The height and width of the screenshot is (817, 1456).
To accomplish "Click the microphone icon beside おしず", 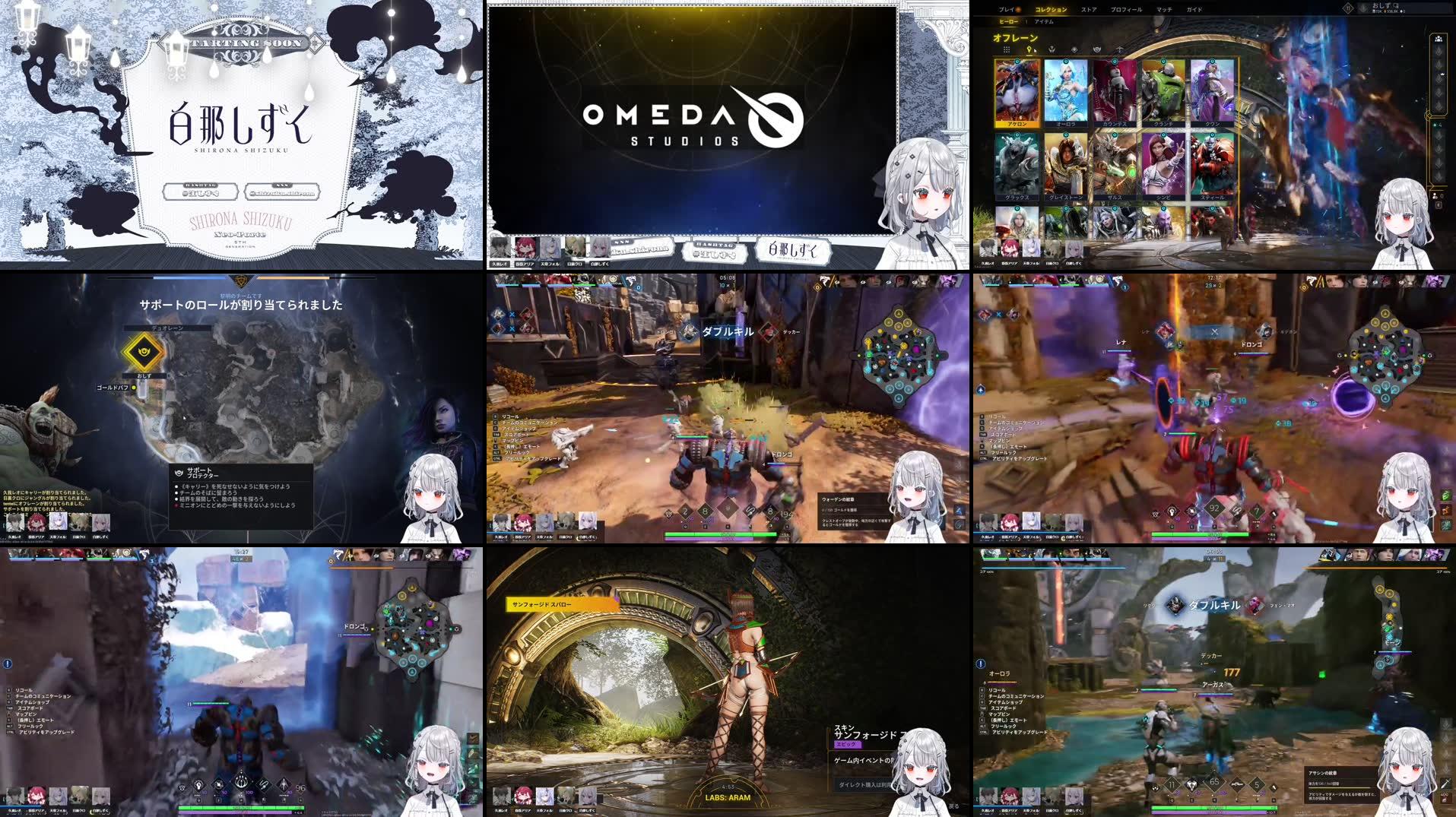I will click(x=1396, y=6).
